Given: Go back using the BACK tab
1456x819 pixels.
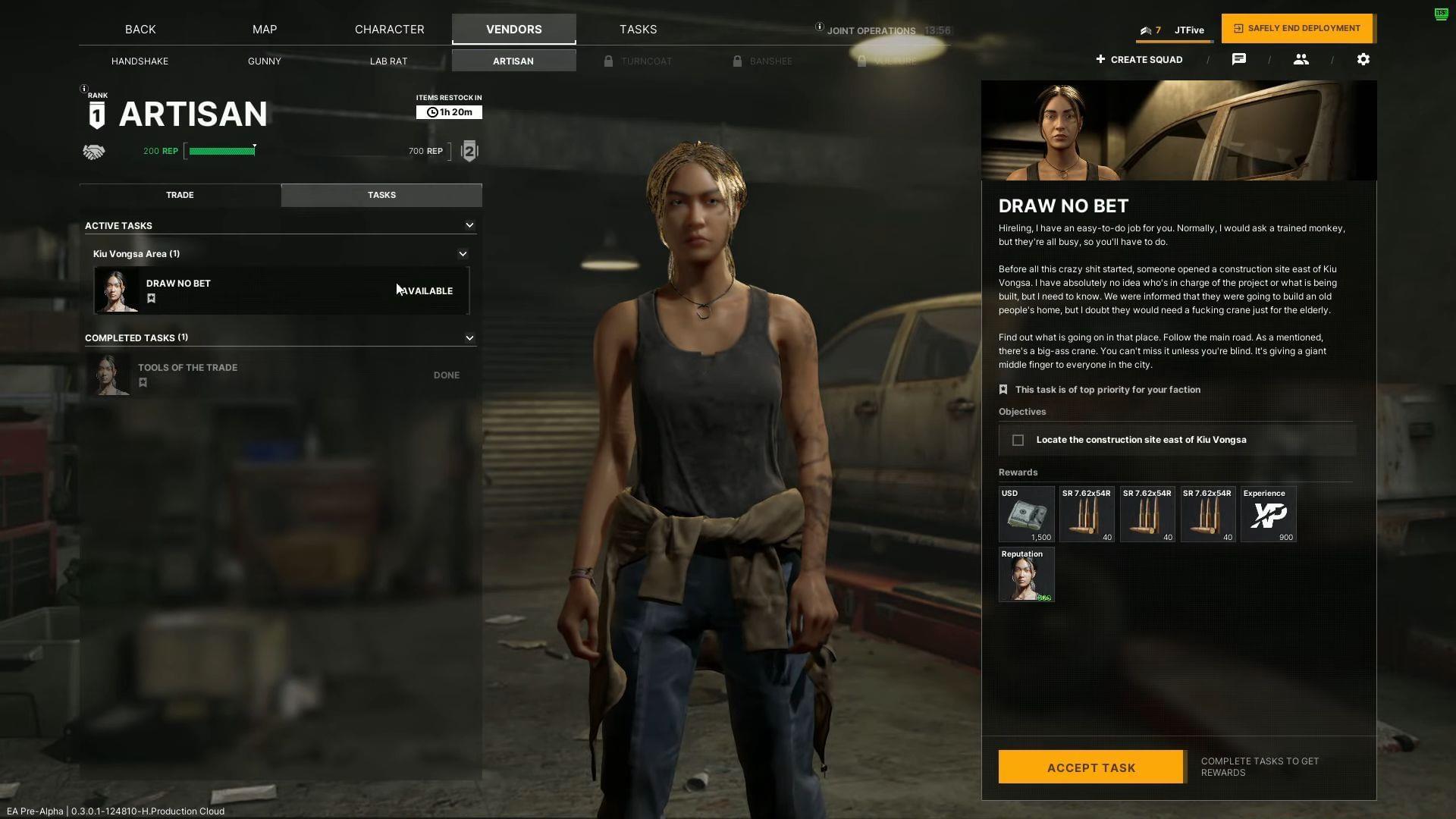Looking at the screenshot, I should click(140, 30).
